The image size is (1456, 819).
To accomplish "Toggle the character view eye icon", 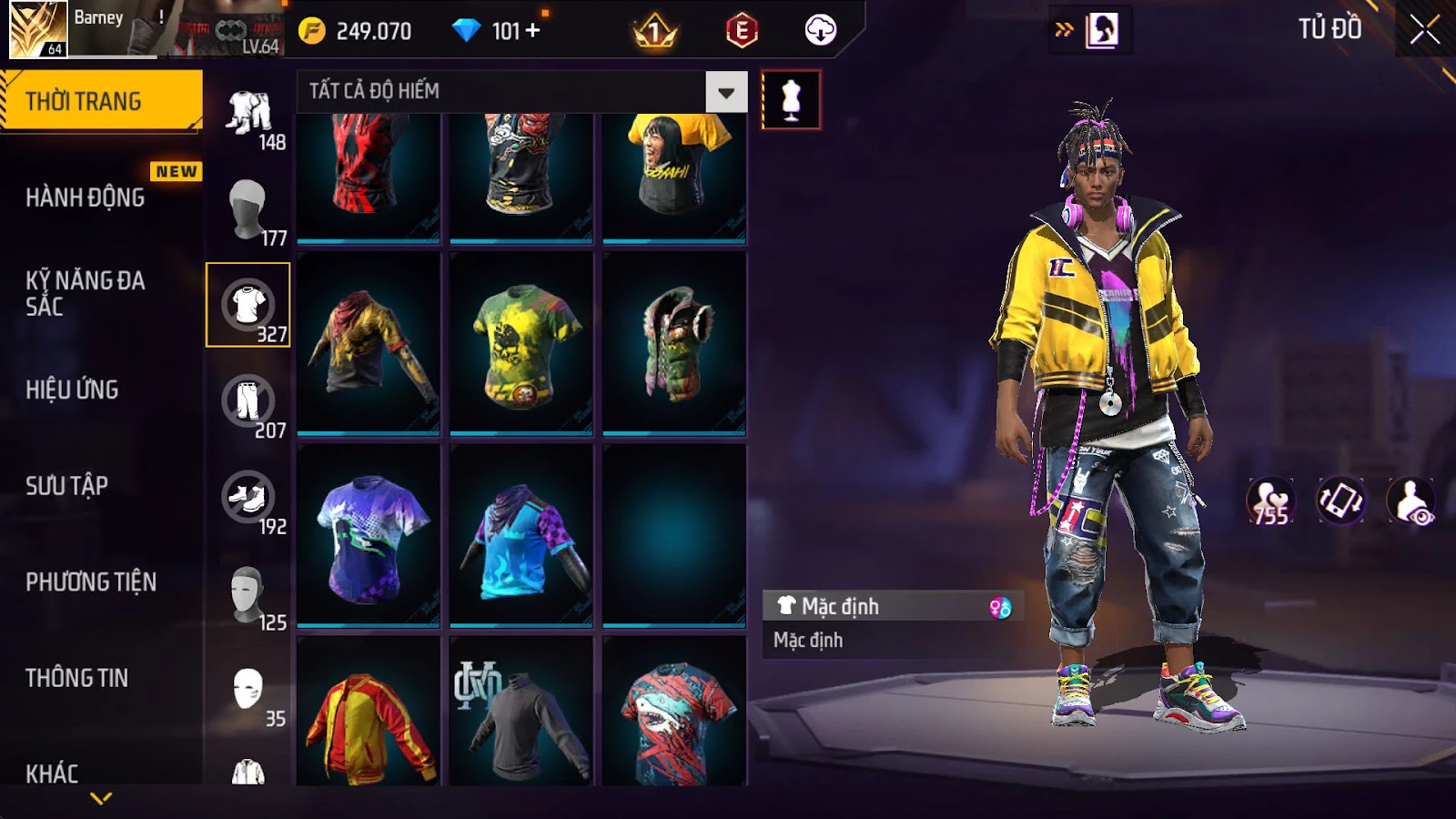I will coord(1410,500).
